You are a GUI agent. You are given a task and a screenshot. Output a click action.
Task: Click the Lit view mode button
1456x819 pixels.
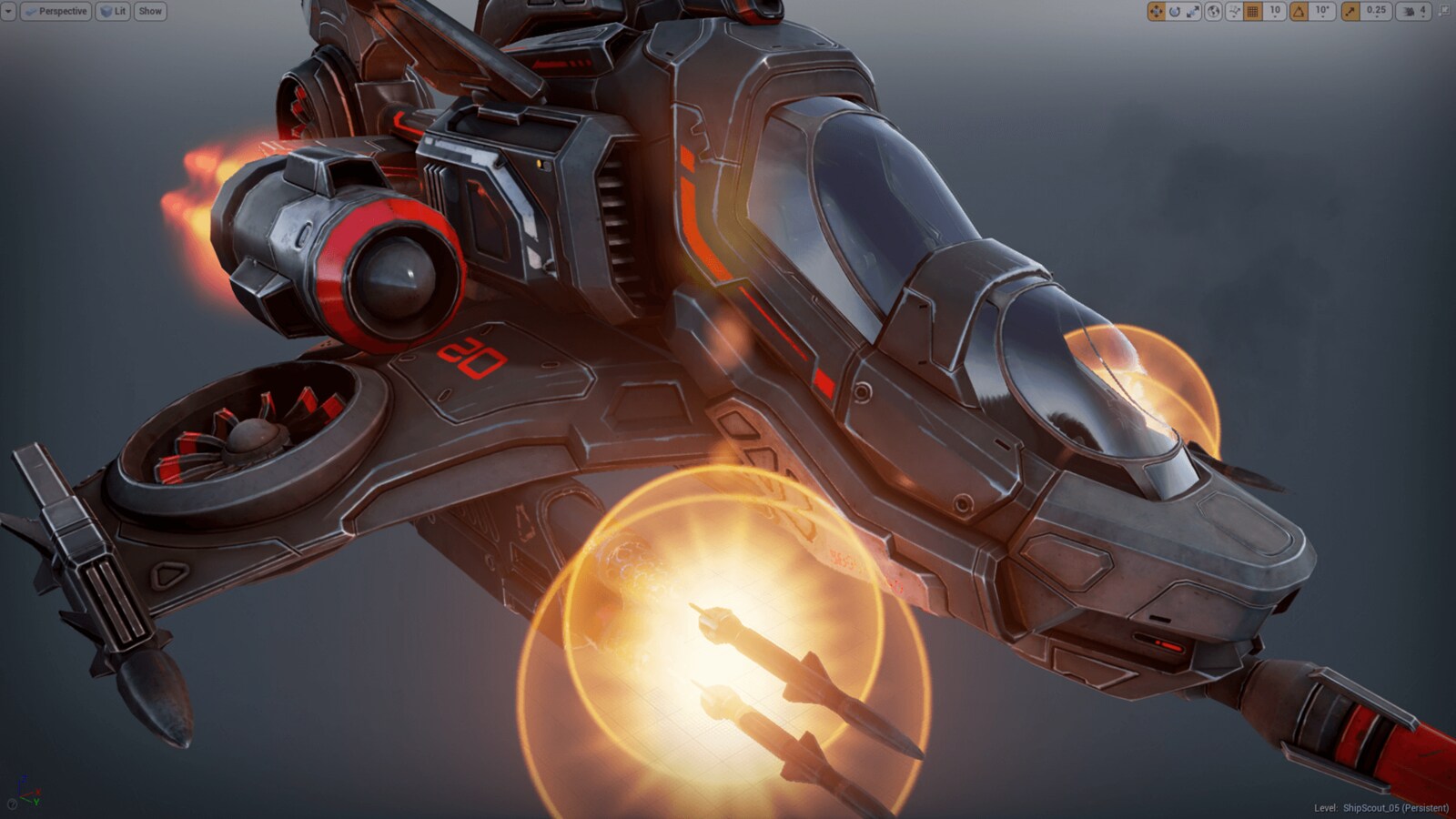111,11
